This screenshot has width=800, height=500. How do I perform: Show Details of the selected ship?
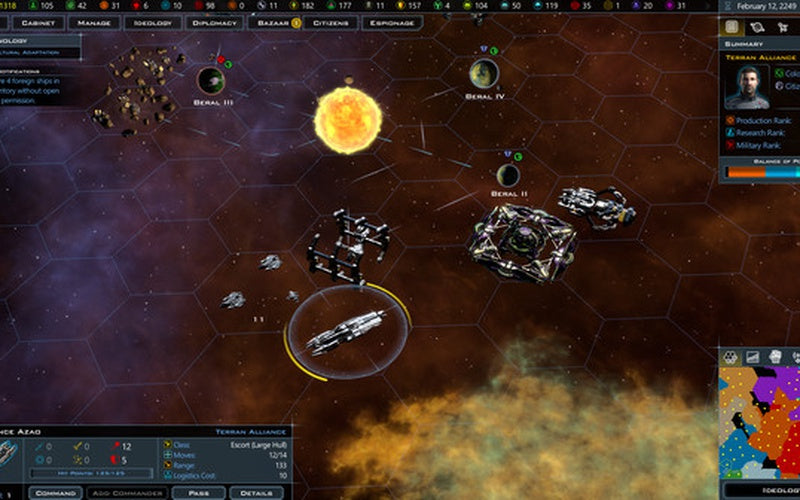(256, 493)
